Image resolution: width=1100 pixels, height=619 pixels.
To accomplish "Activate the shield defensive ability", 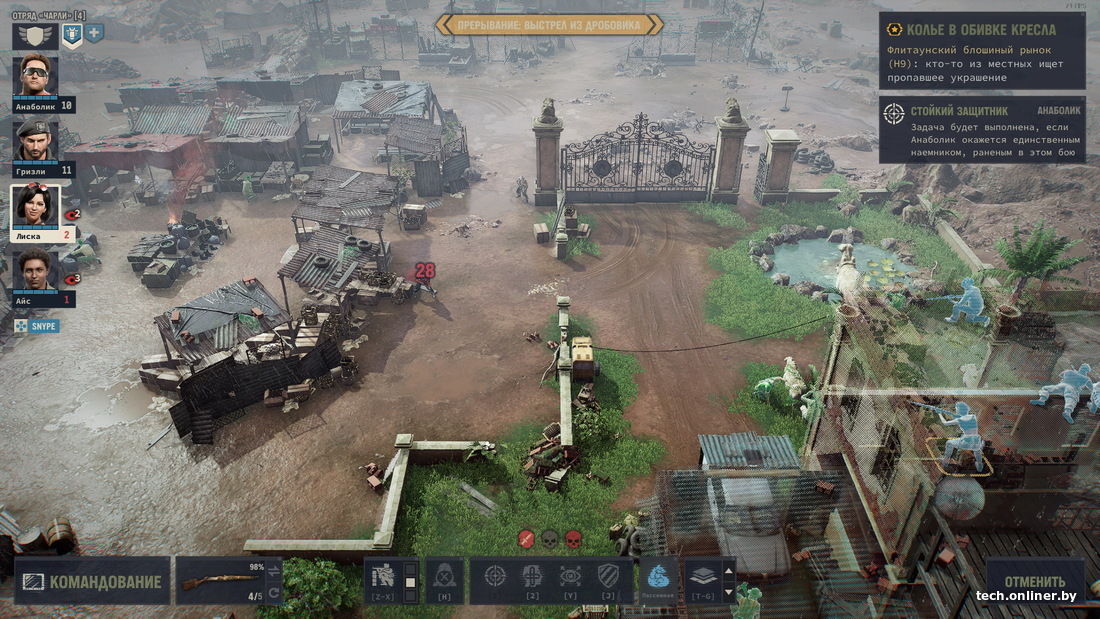I will click(608, 576).
